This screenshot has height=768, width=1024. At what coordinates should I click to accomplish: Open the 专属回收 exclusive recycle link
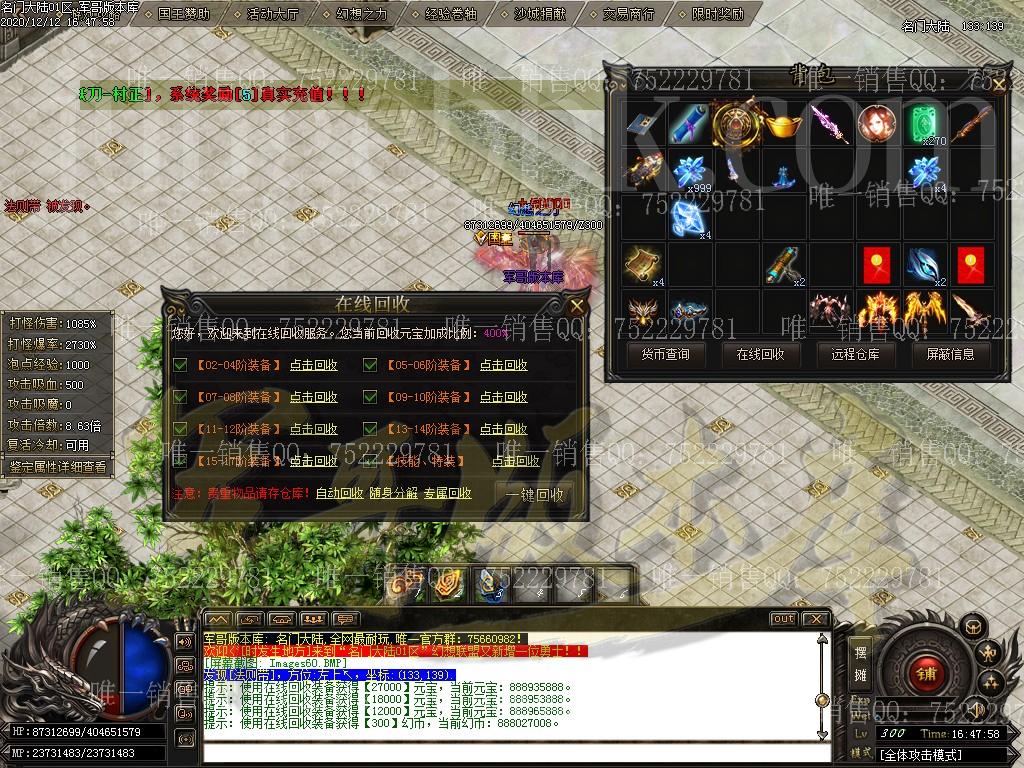coord(447,494)
